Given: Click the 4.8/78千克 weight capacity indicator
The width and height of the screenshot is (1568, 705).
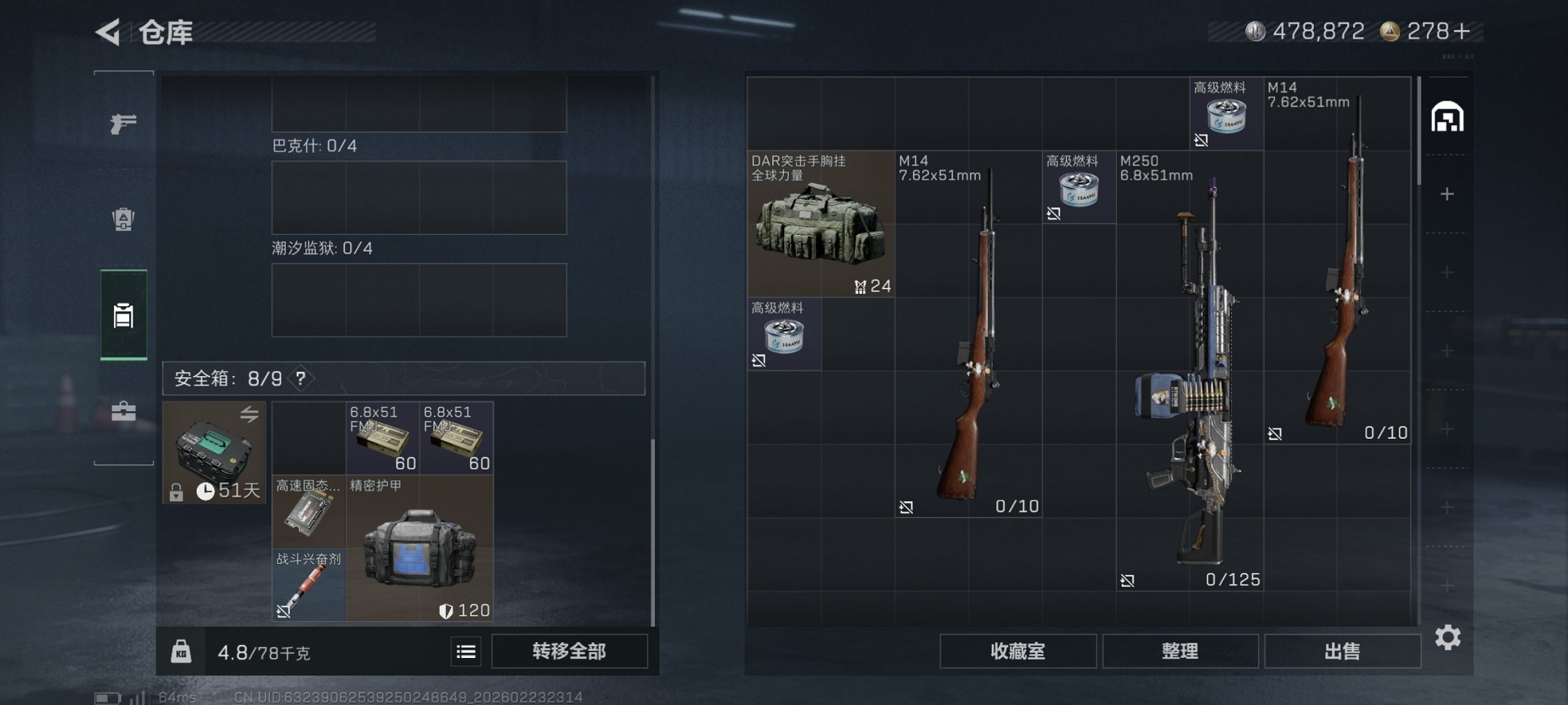Looking at the screenshot, I should [265, 650].
